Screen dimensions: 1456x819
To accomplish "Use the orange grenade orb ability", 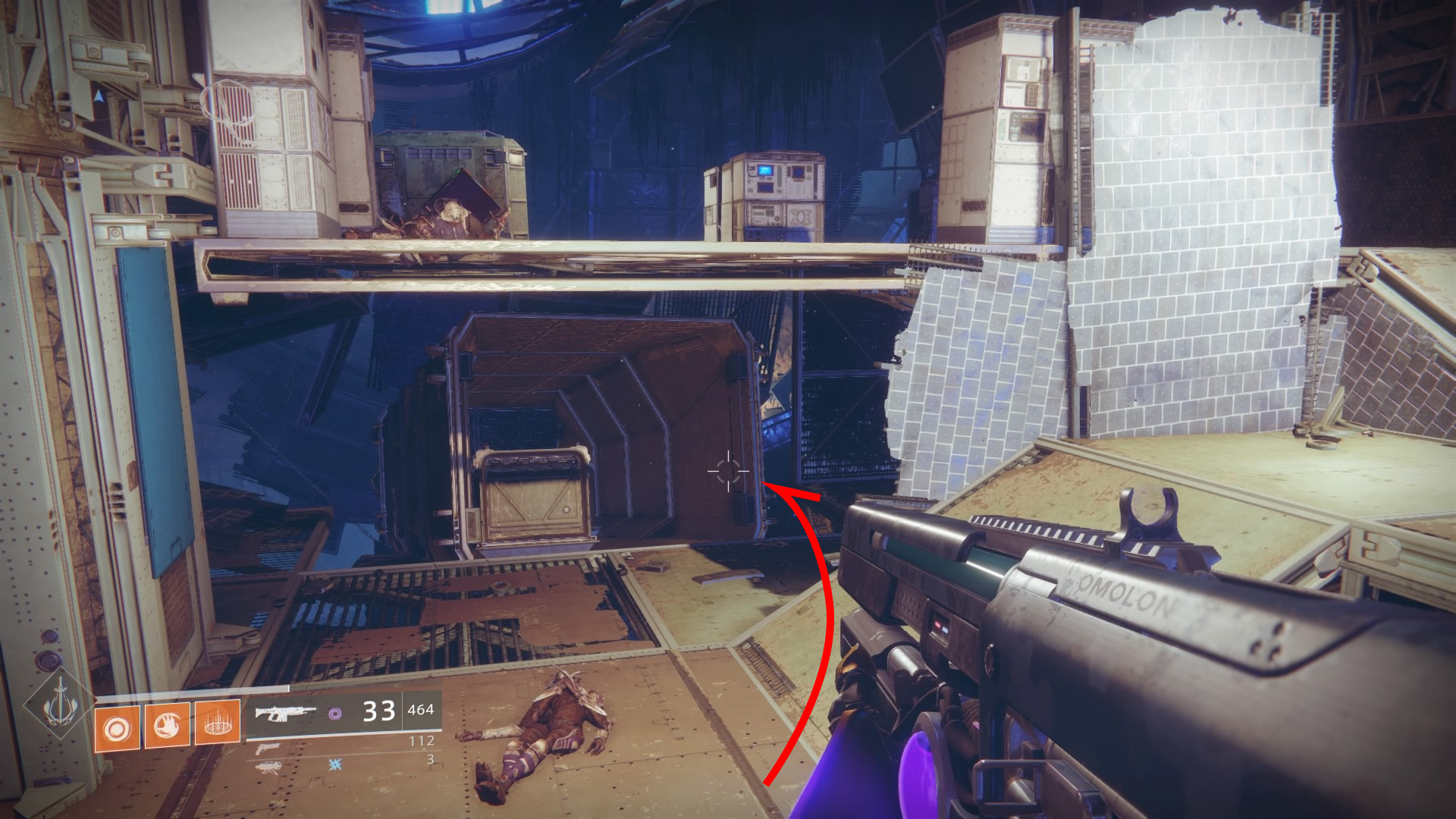I will 117,729.
